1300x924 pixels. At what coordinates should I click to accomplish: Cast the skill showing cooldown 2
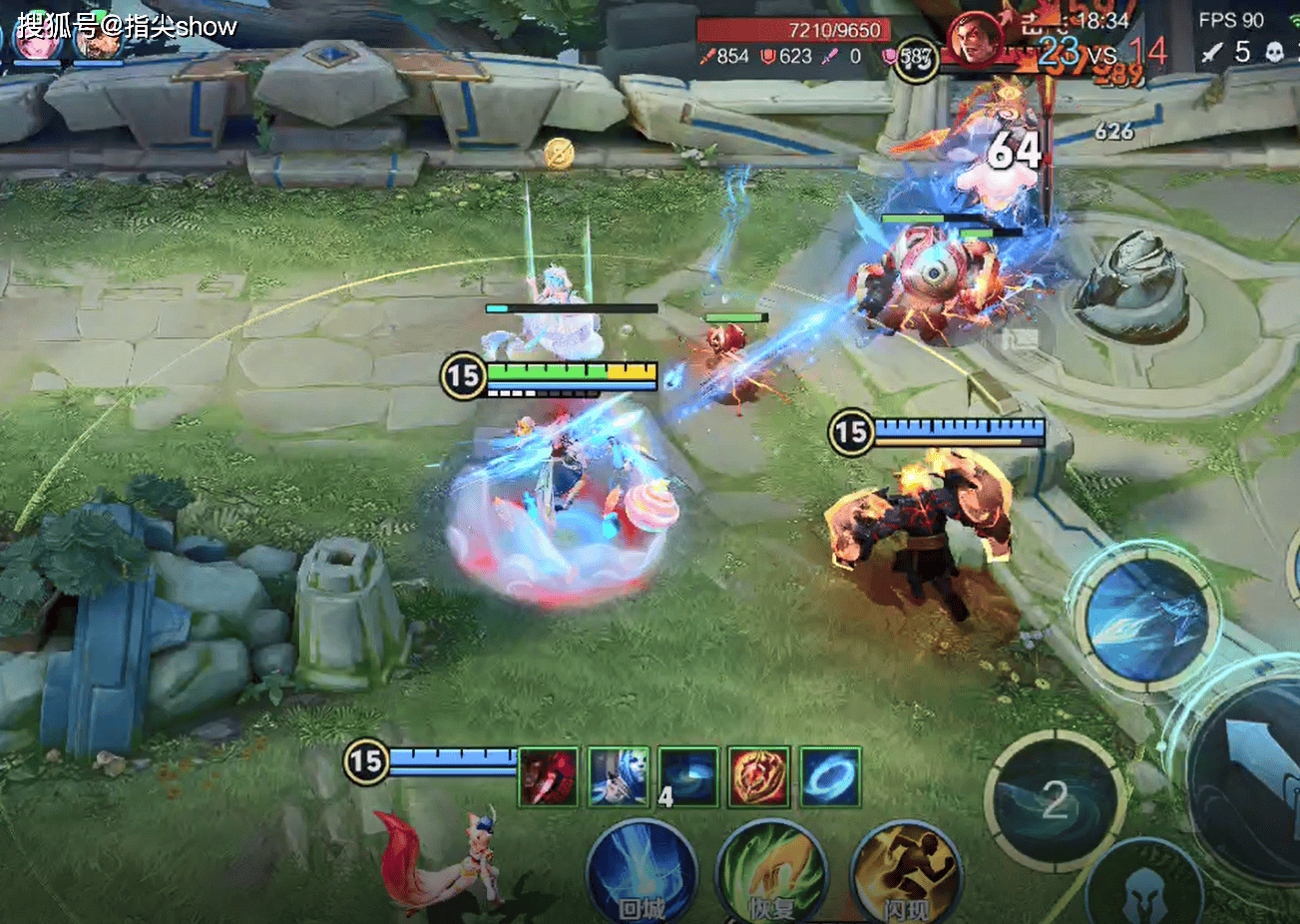pos(1055,799)
